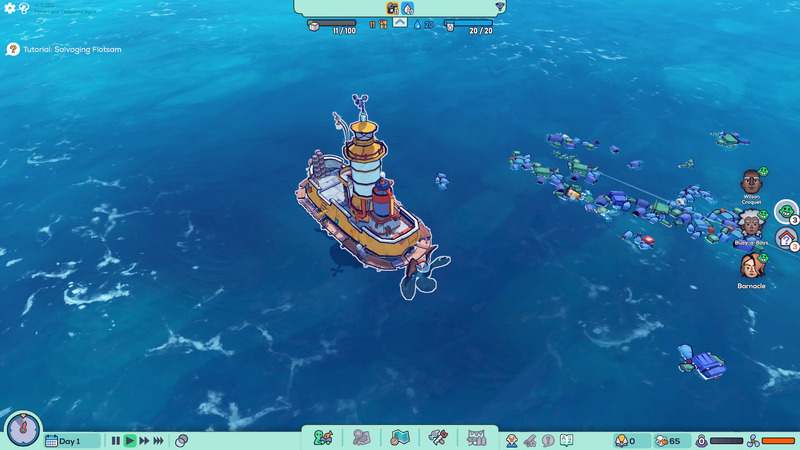Open the drifters management menu
The width and height of the screenshot is (800, 450).
click(322, 438)
